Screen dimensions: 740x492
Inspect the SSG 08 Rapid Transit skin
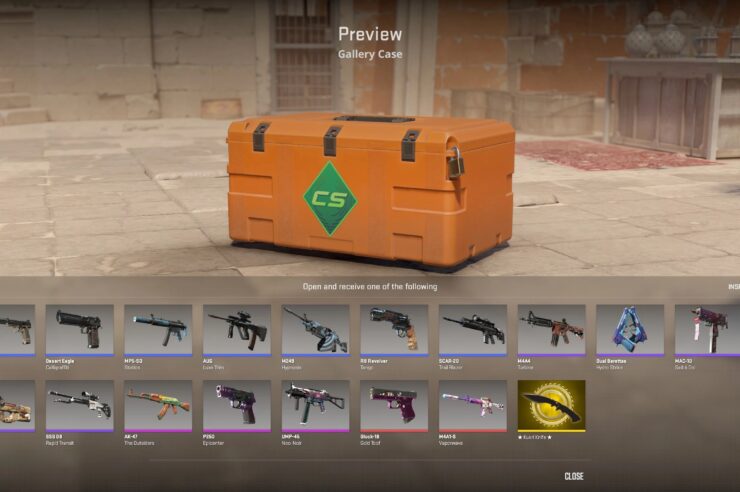[x=79, y=405]
